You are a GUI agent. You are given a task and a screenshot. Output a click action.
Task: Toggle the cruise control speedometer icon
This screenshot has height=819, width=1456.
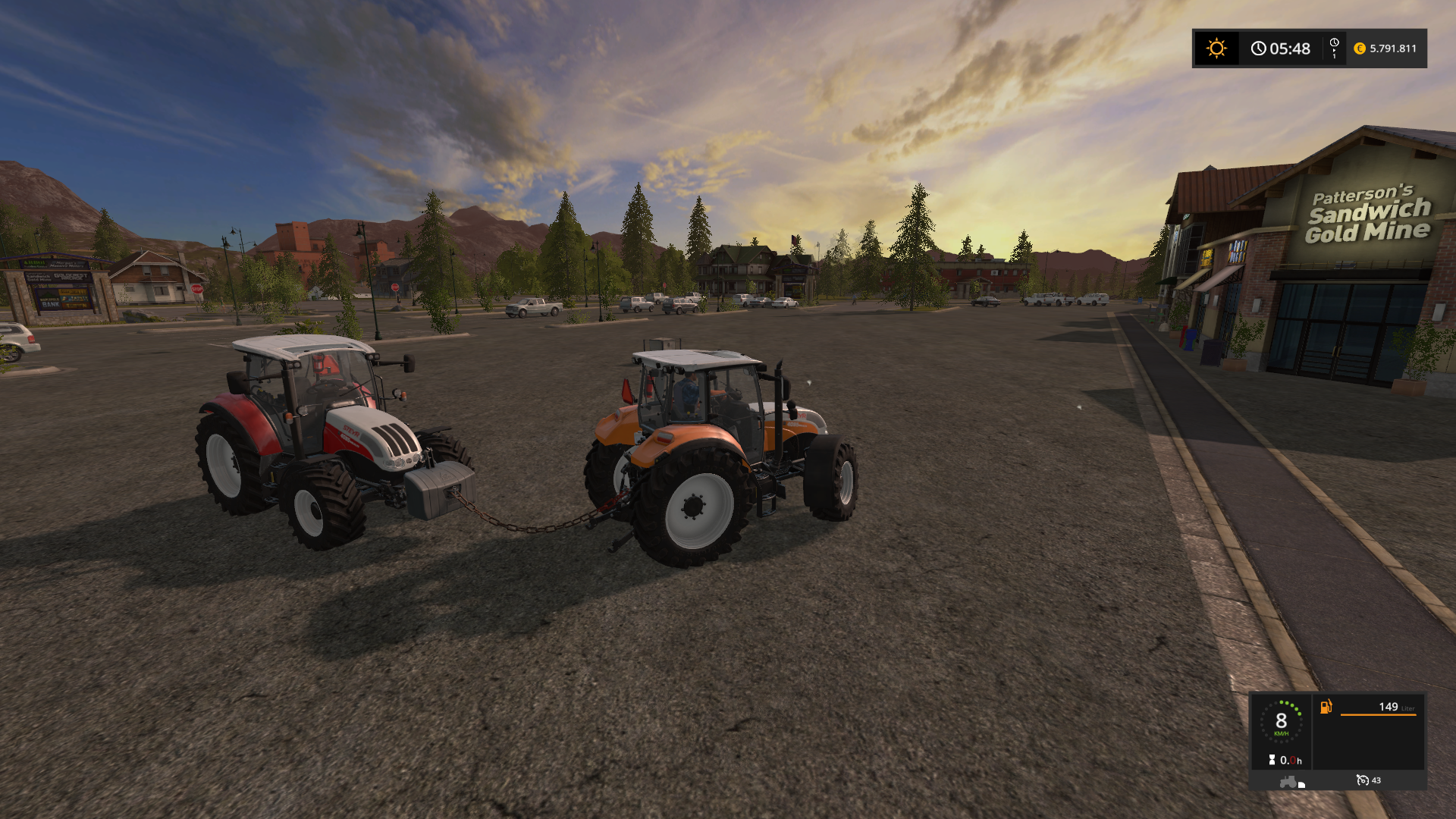[1362, 780]
